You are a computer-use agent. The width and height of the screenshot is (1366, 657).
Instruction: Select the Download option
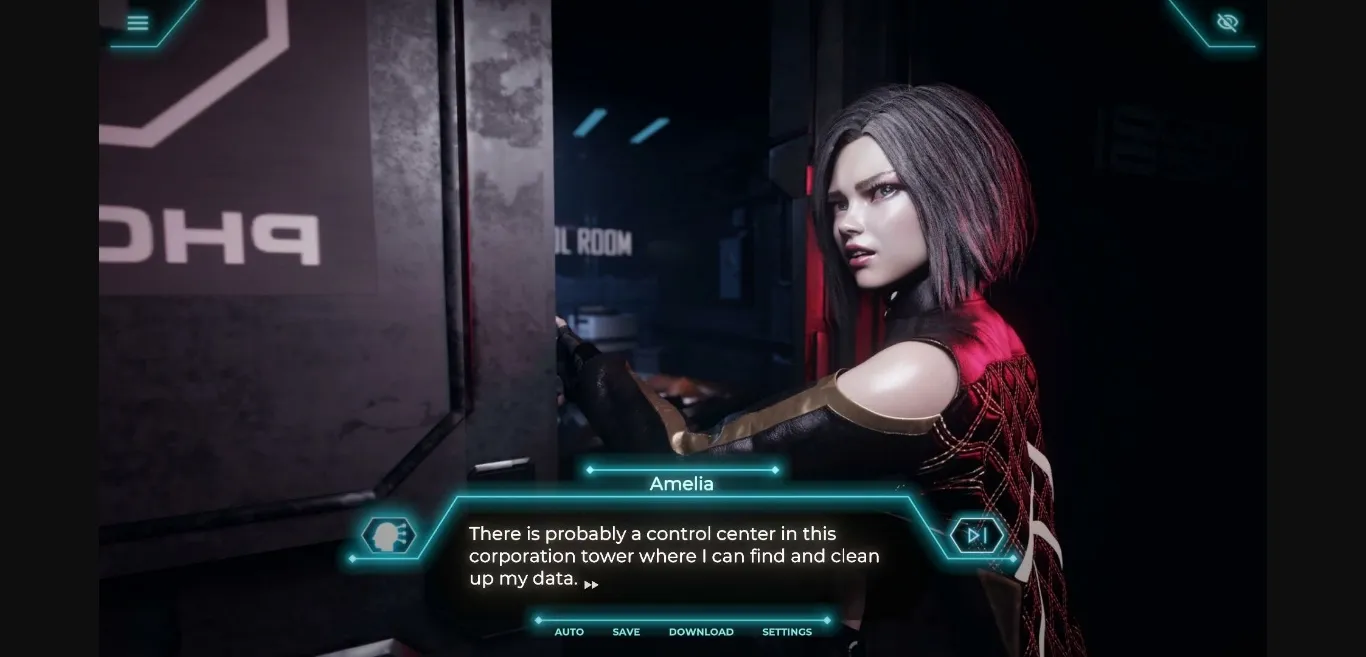click(x=701, y=632)
